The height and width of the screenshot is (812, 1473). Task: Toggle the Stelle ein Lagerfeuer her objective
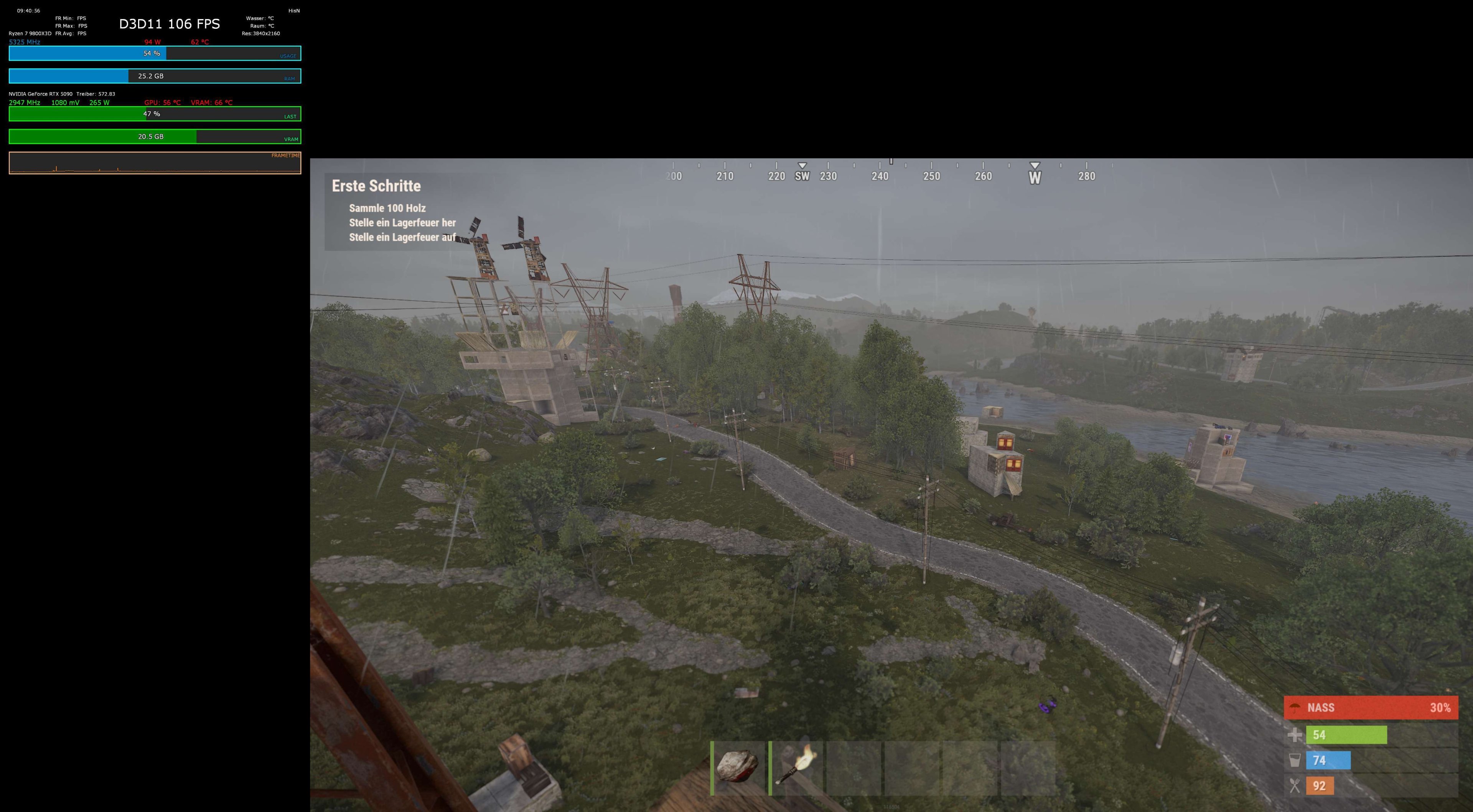point(402,223)
